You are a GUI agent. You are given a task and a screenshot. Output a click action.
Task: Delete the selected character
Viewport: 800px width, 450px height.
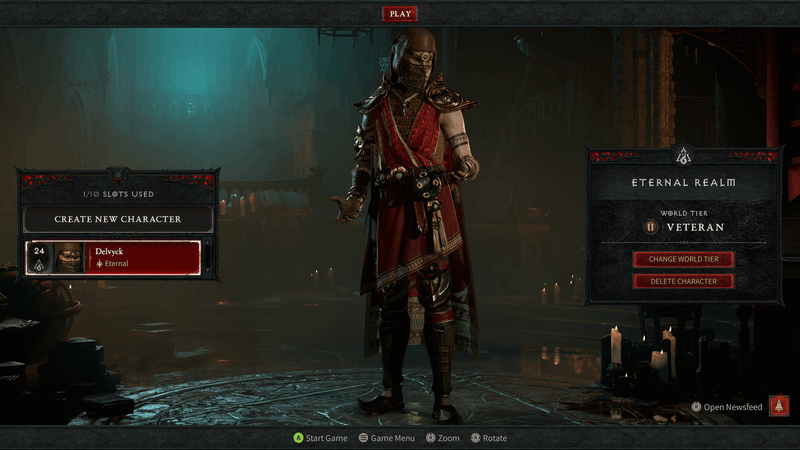683,281
